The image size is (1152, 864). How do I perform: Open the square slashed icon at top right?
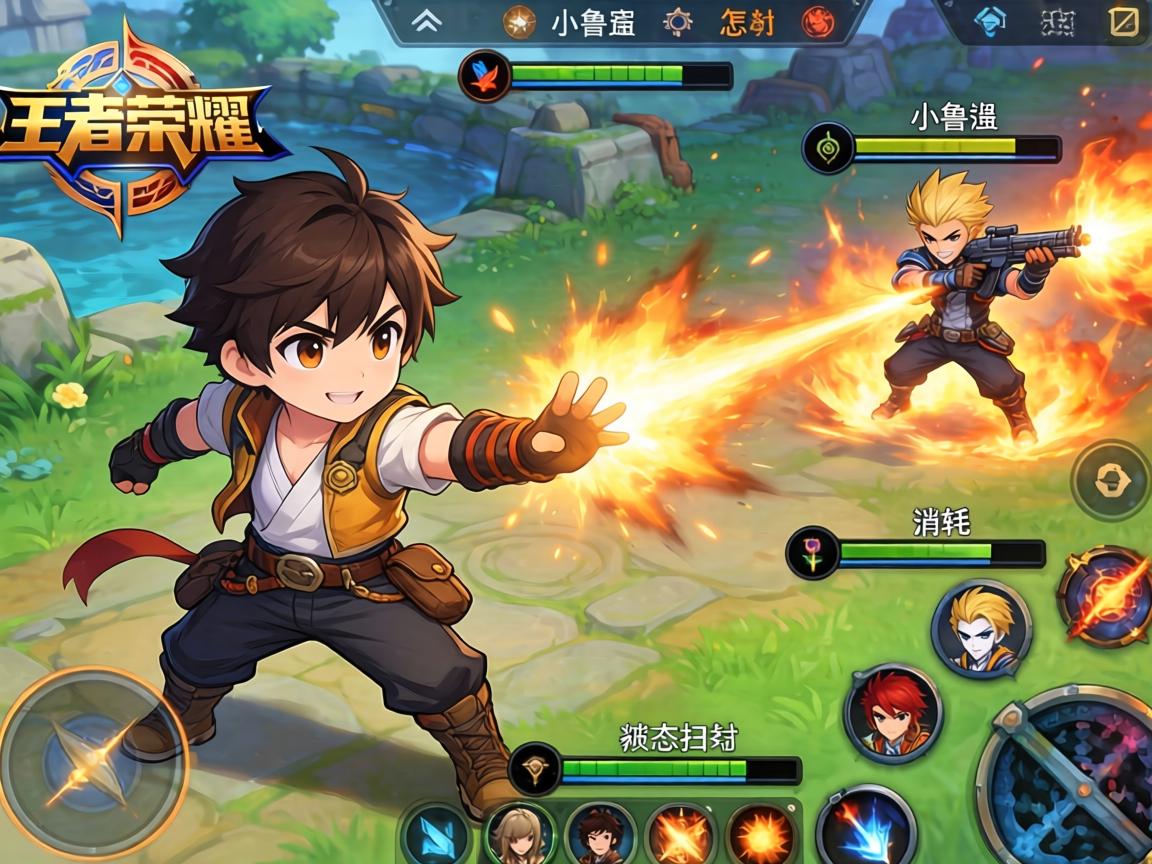pos(1124,22)
